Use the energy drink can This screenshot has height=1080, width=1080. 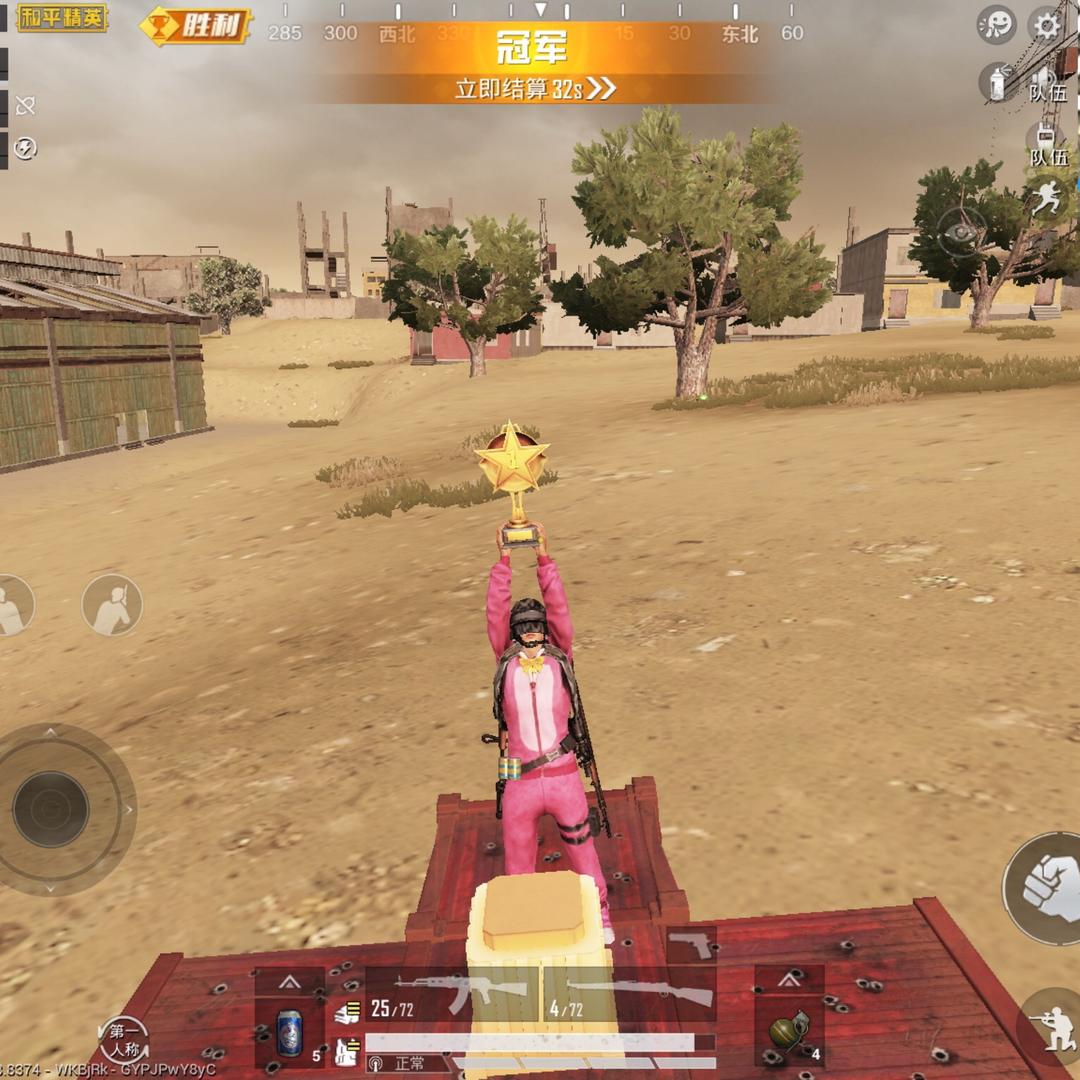coord(289,1031)
